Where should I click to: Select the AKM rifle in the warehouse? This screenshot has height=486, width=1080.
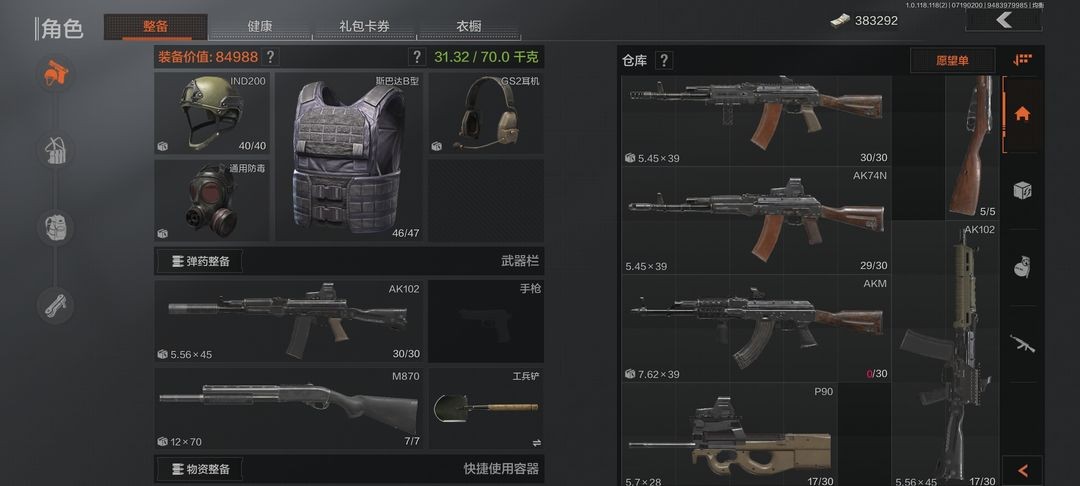click(x=756, y=328)
